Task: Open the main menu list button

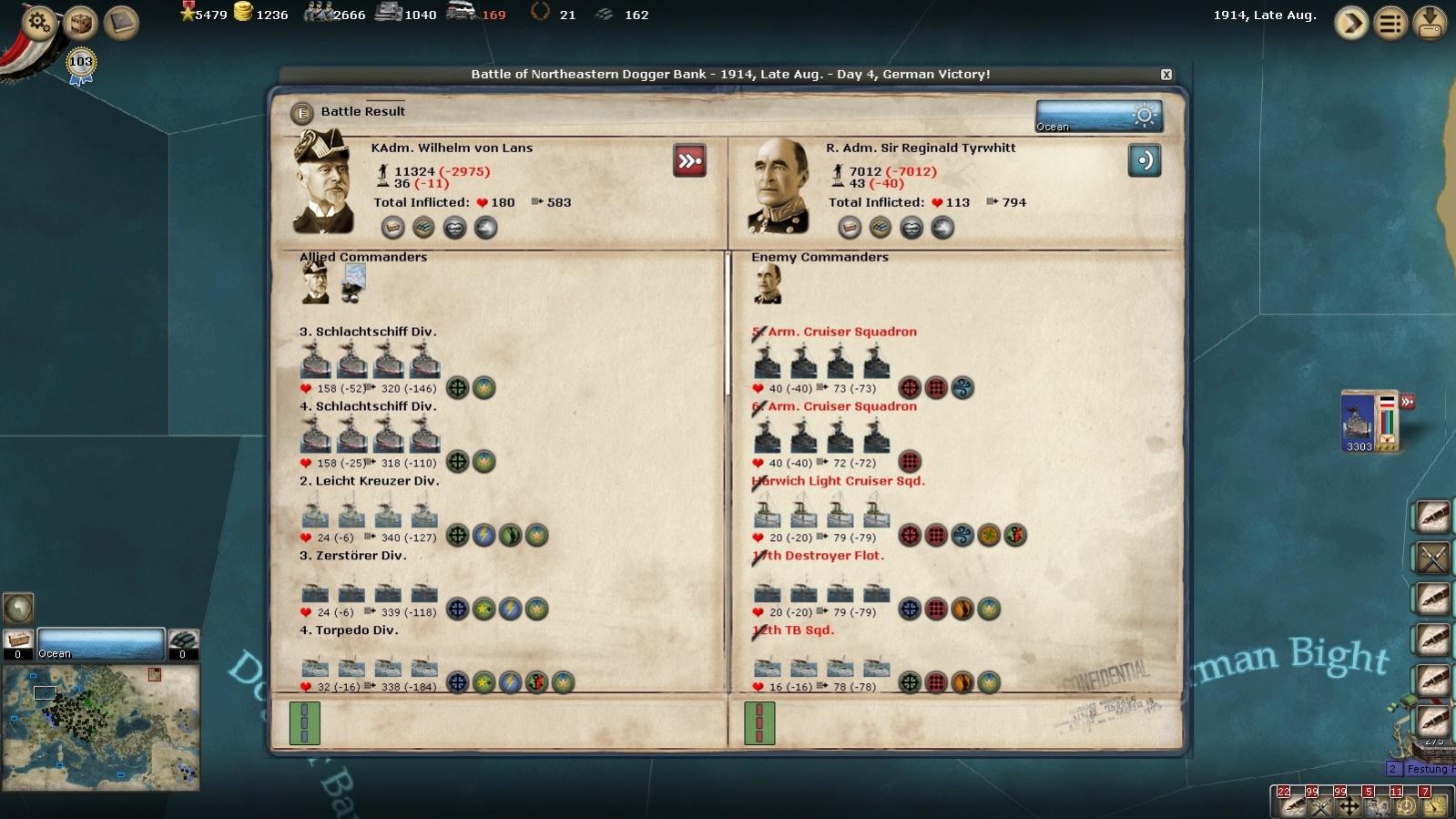Action: [1390, 23]
